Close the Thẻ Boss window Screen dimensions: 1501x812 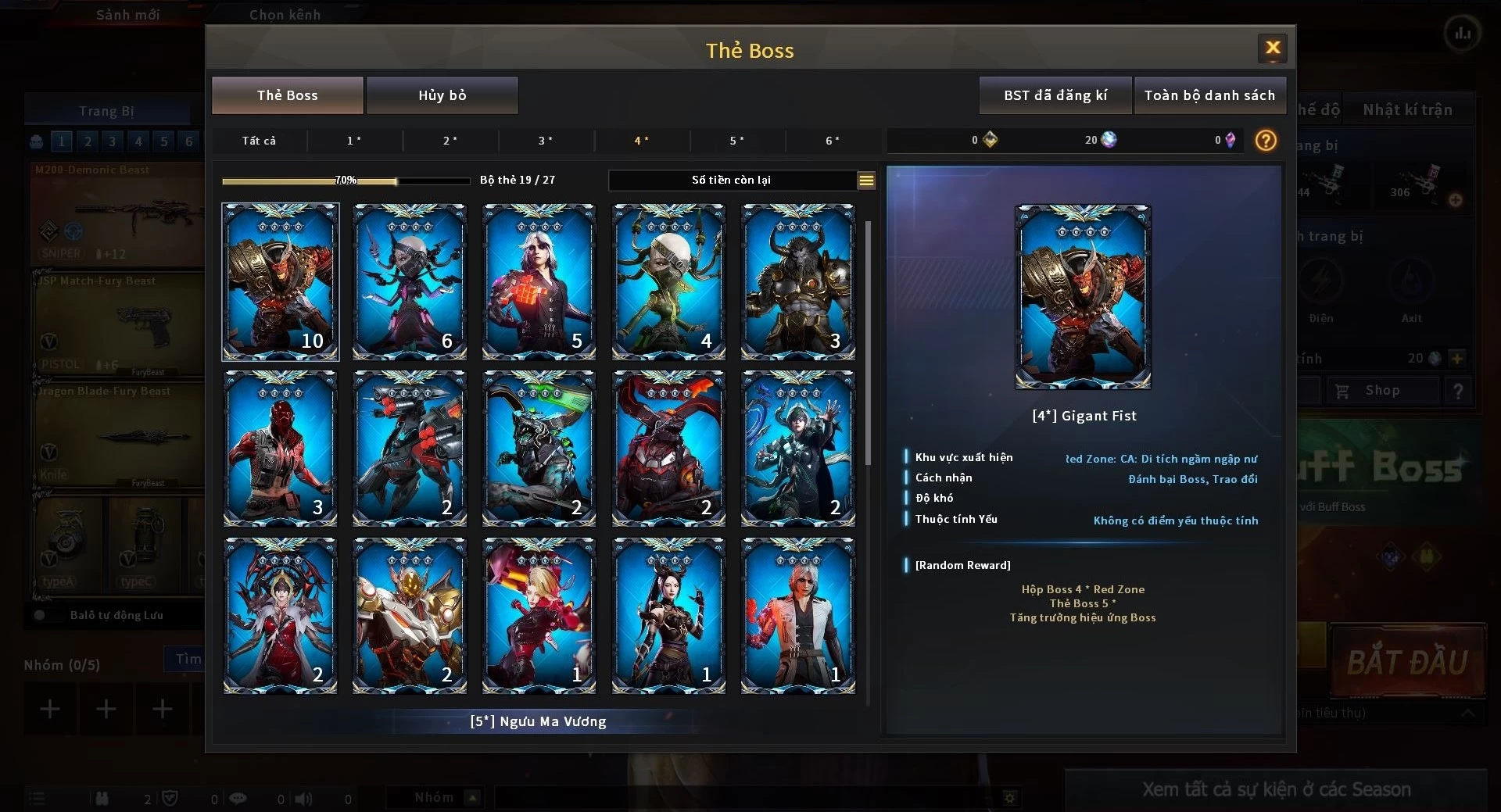[1272, 48]
